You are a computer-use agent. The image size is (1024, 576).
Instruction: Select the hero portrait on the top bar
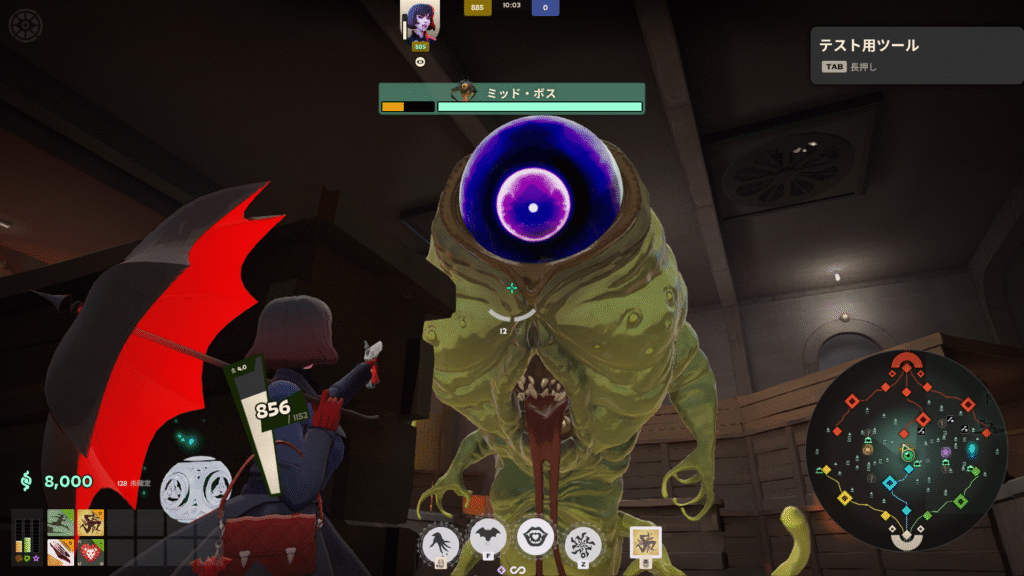420,18
